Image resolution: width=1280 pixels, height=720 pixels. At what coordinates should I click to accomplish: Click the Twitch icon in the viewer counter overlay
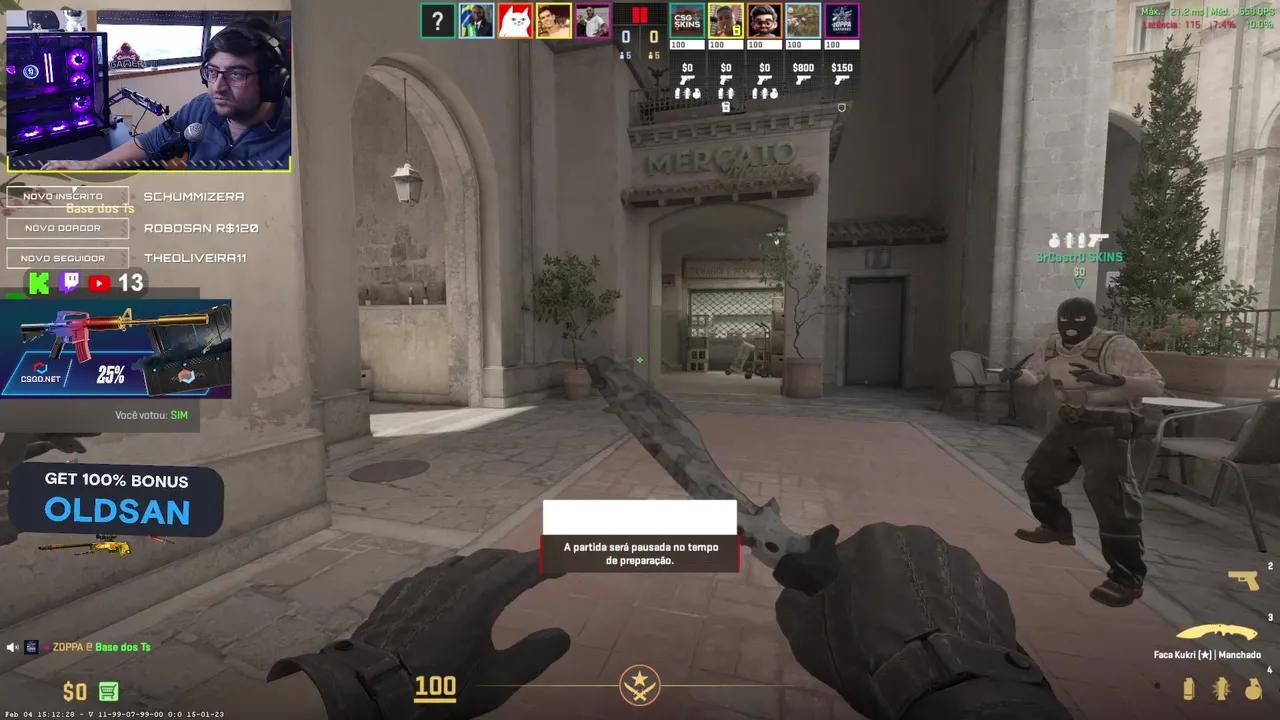68,283
